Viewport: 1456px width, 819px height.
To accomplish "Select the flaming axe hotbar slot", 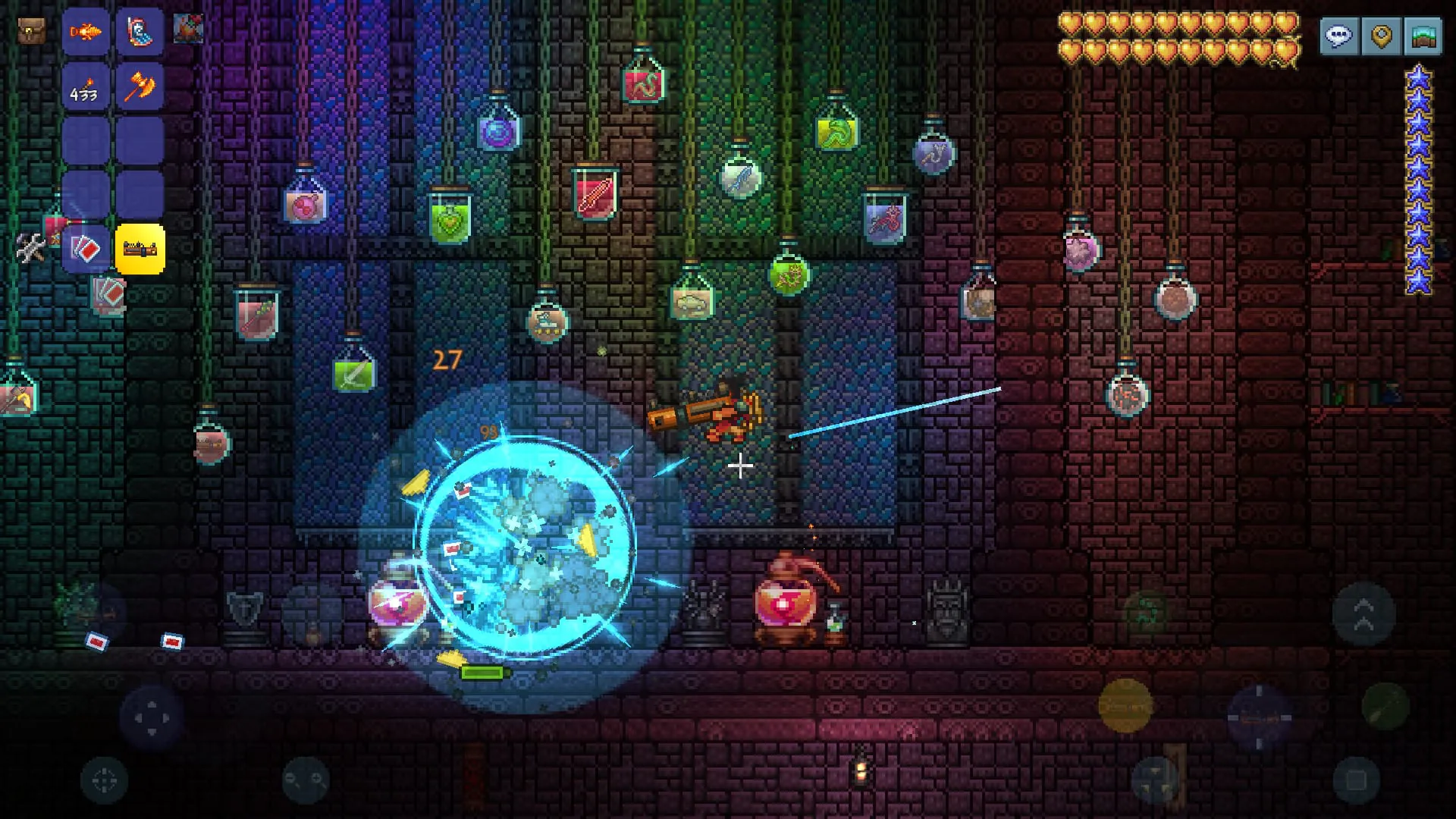I will point(141,86).
